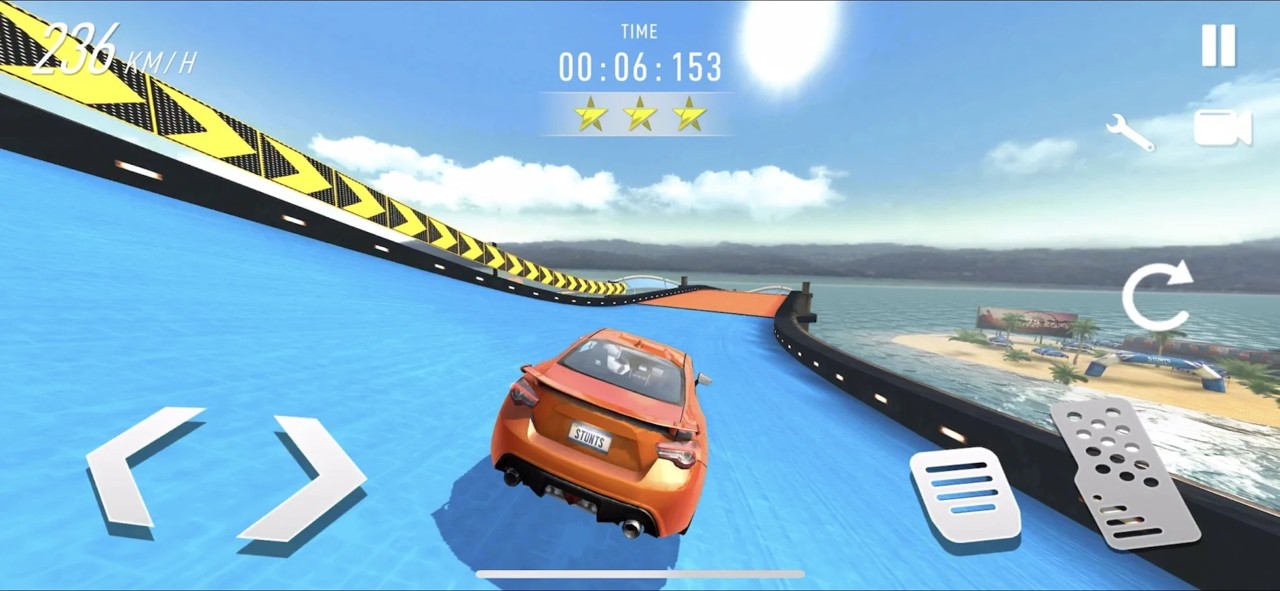
Task: Pause the race
Action: click(x=1218, y=46)
